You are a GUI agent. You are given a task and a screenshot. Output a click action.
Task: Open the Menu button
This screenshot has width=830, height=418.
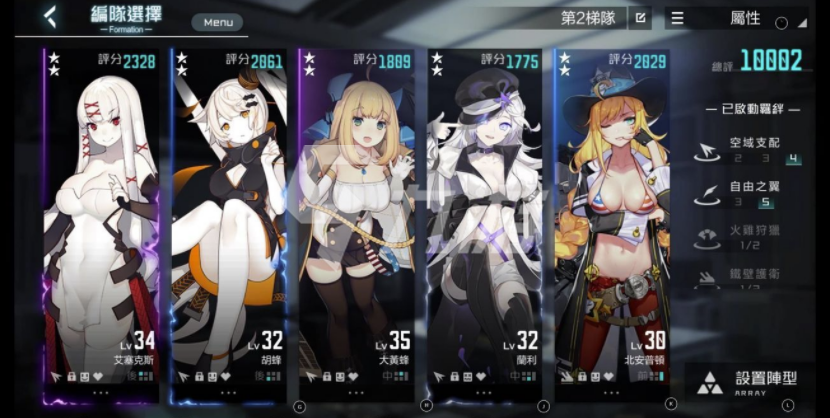tap(216, 22)
